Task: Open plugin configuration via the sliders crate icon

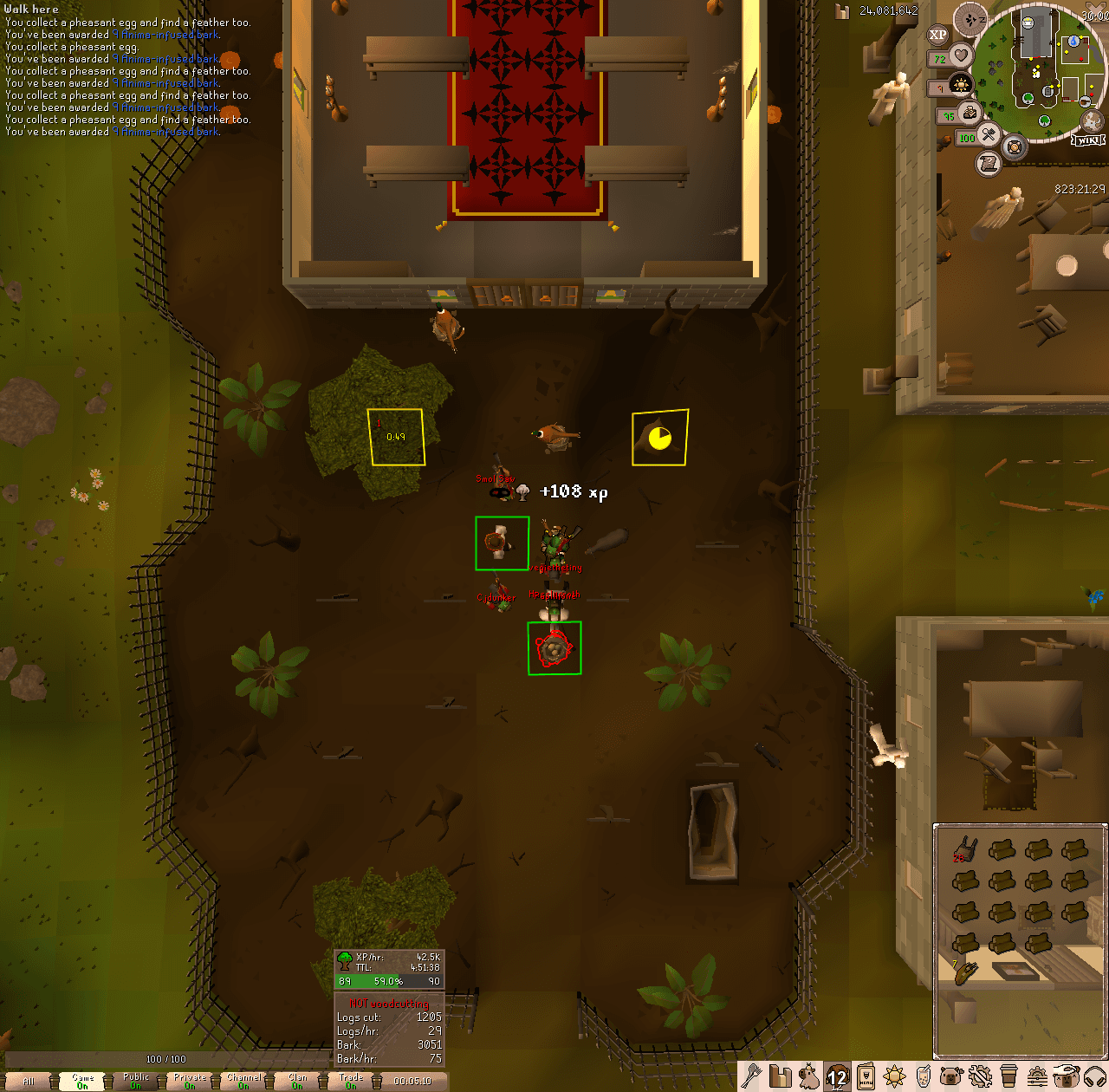Action: point(1036,1077)
